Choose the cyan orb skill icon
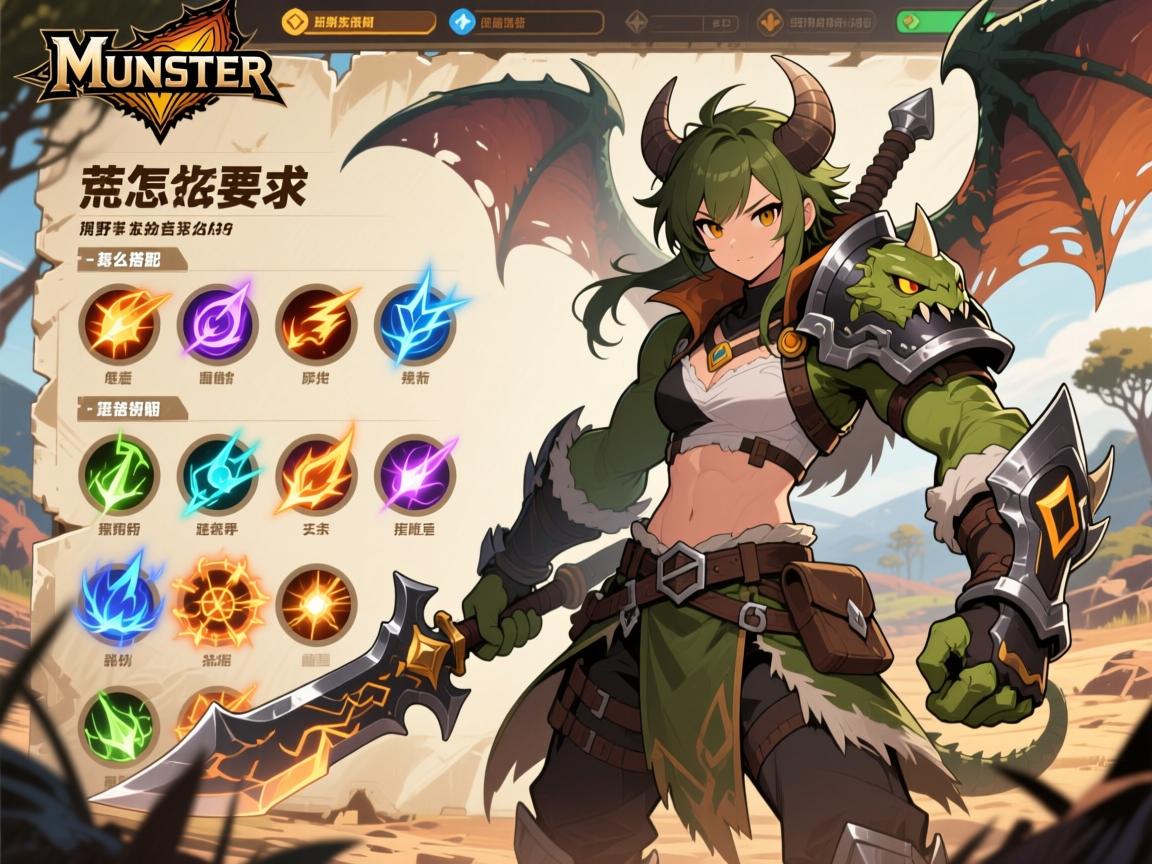The width and height of the screenshot is (1152, 864). 217,474
